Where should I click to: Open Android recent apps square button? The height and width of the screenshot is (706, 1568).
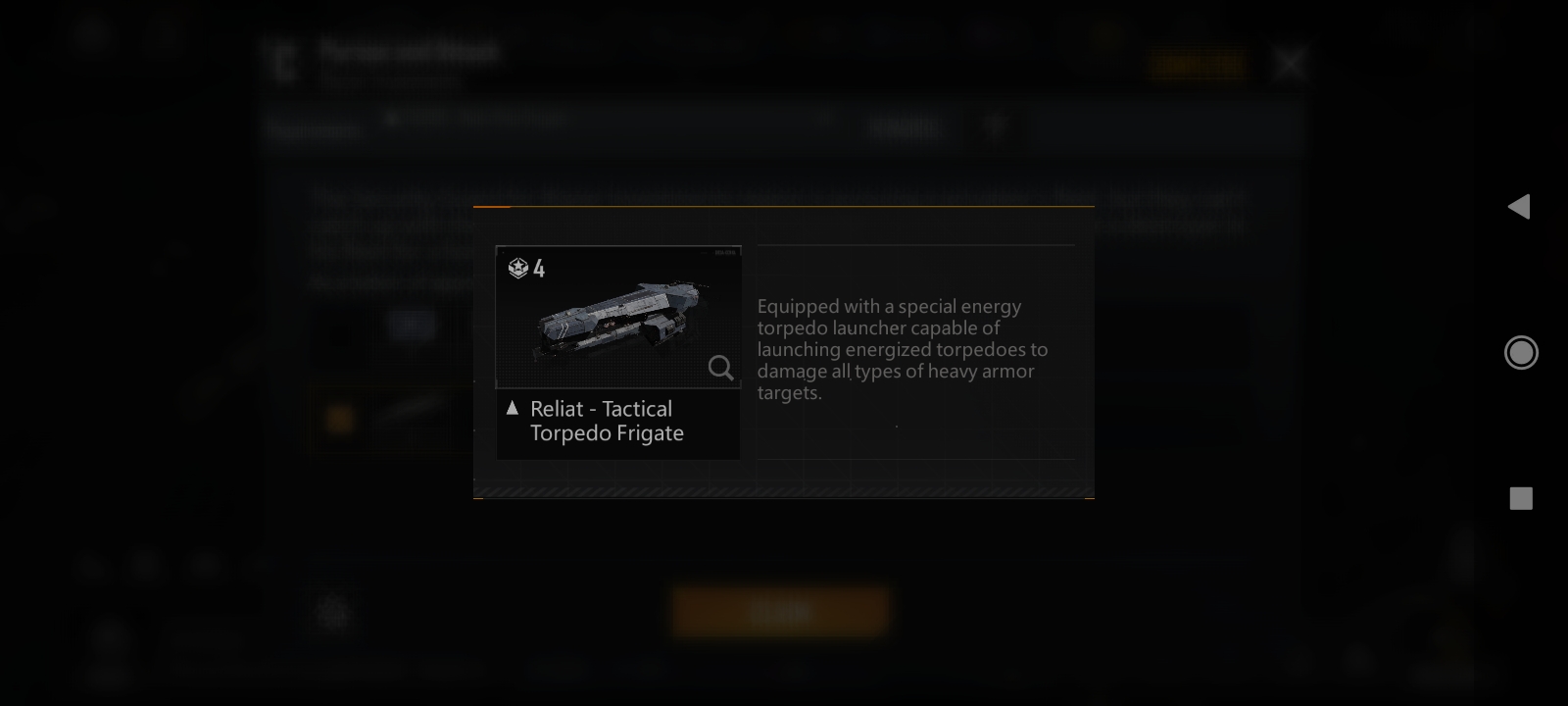coord(1521,498)
